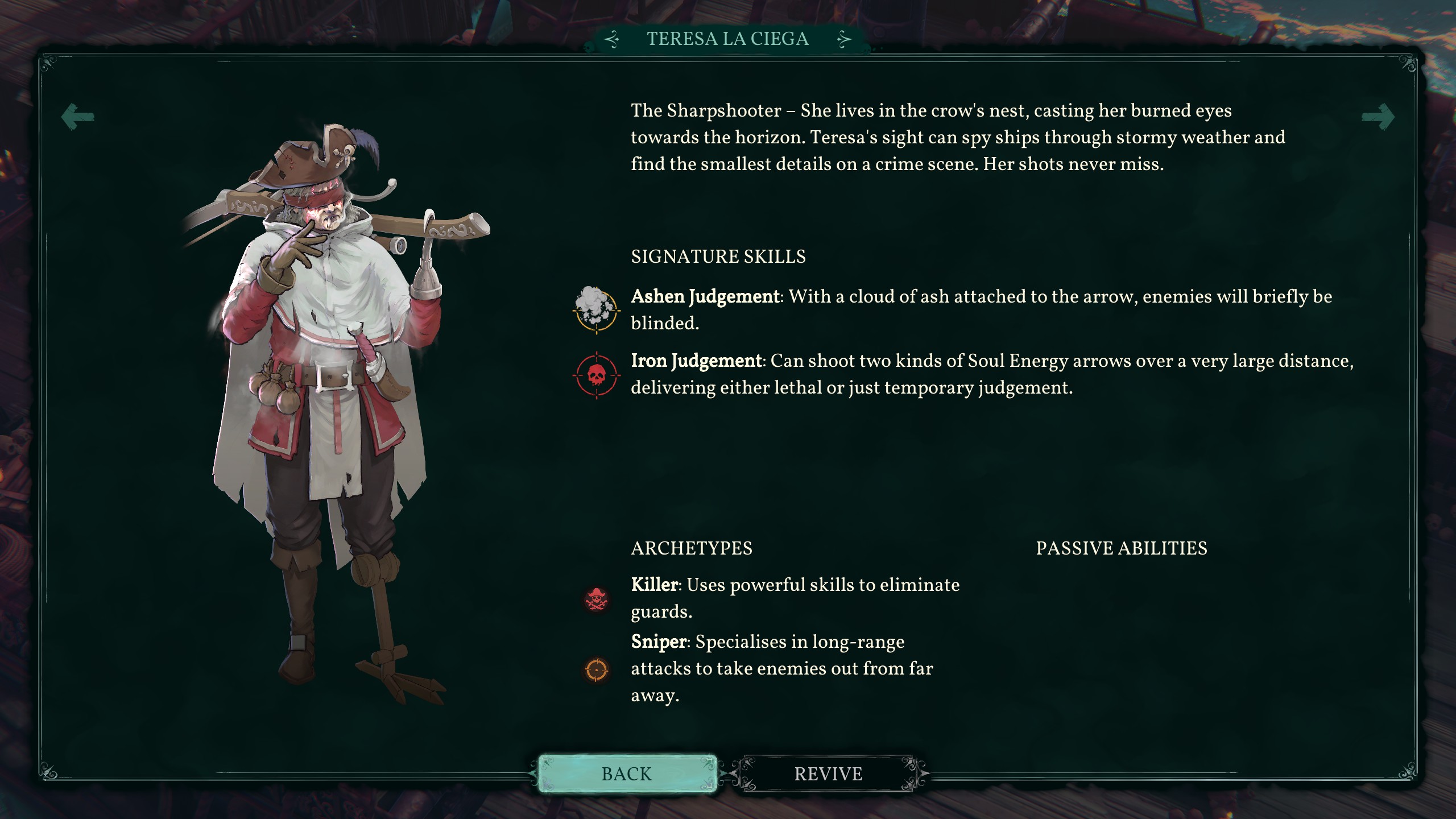Click the Sniper archetype crosshair icon
The width and height of the screenshot is (1456, 819).
(597, 669)
